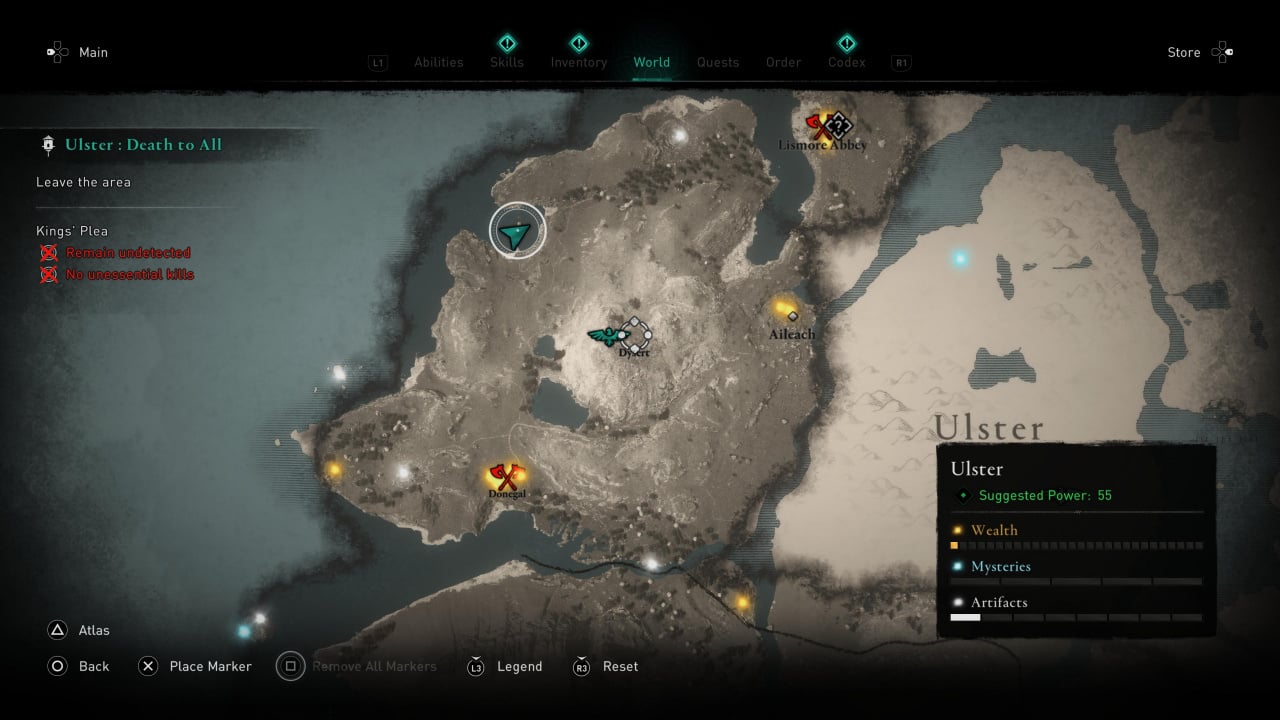Click the blue mystery marker in Ulster
Viewport: 1280px width, 720px height.
tap(960, 259)
